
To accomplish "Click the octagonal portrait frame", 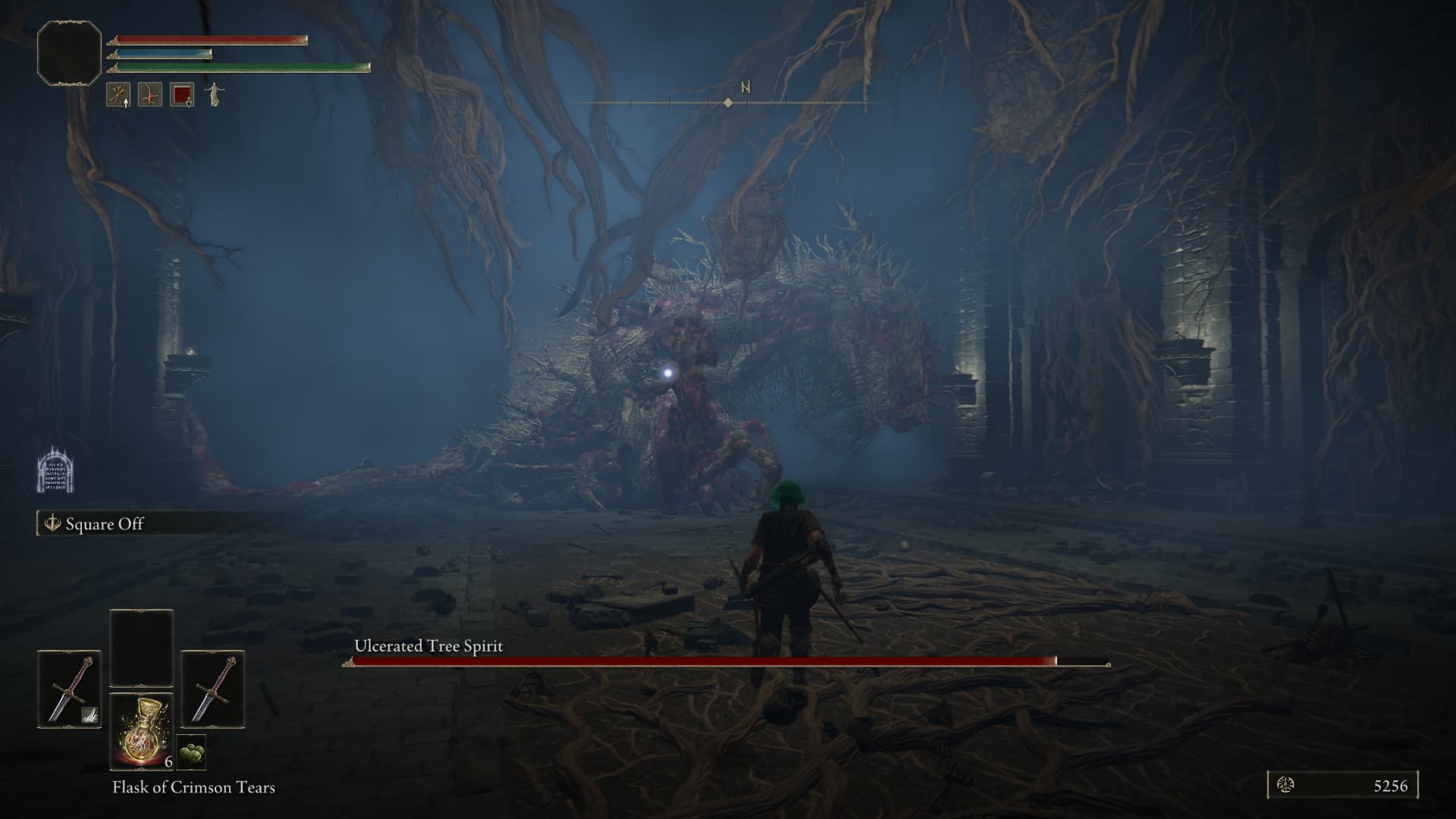I will click(x=69, y=53).
